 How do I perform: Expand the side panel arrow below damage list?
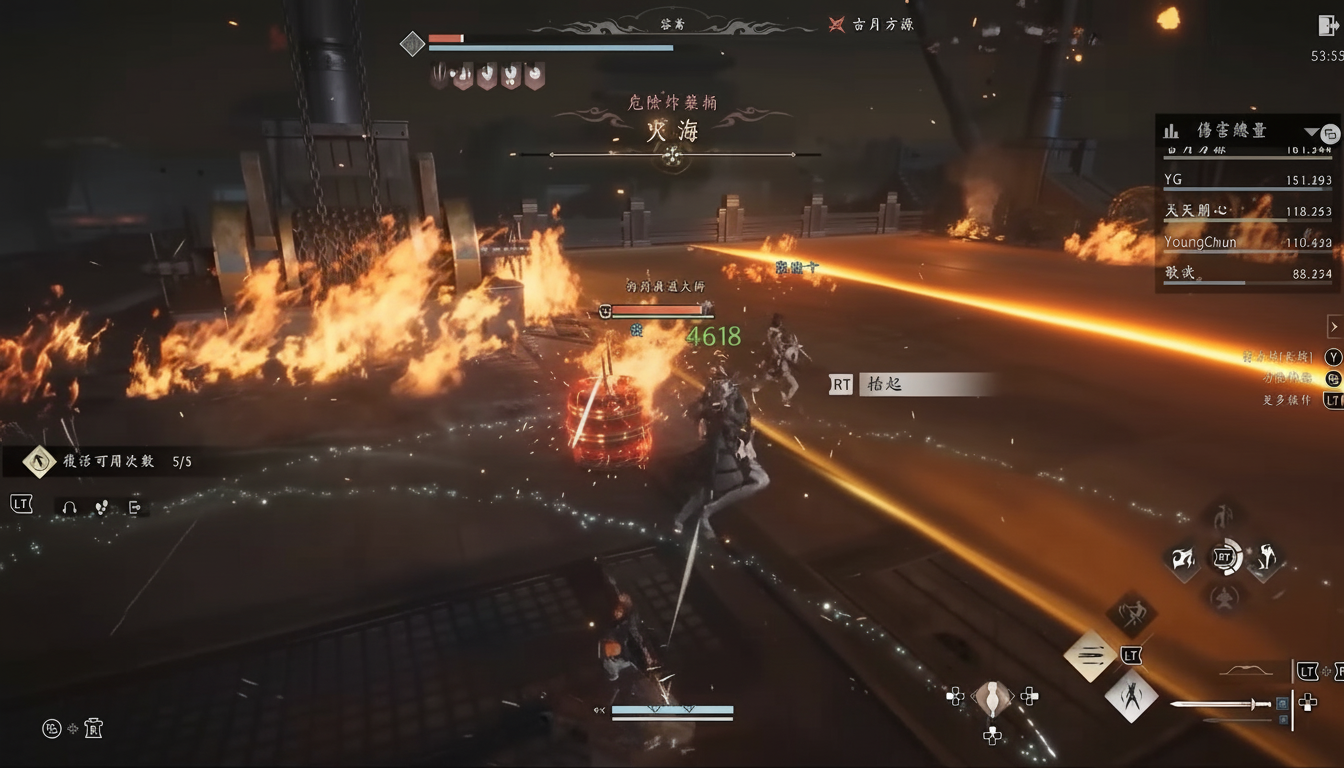coord(1333,326)
